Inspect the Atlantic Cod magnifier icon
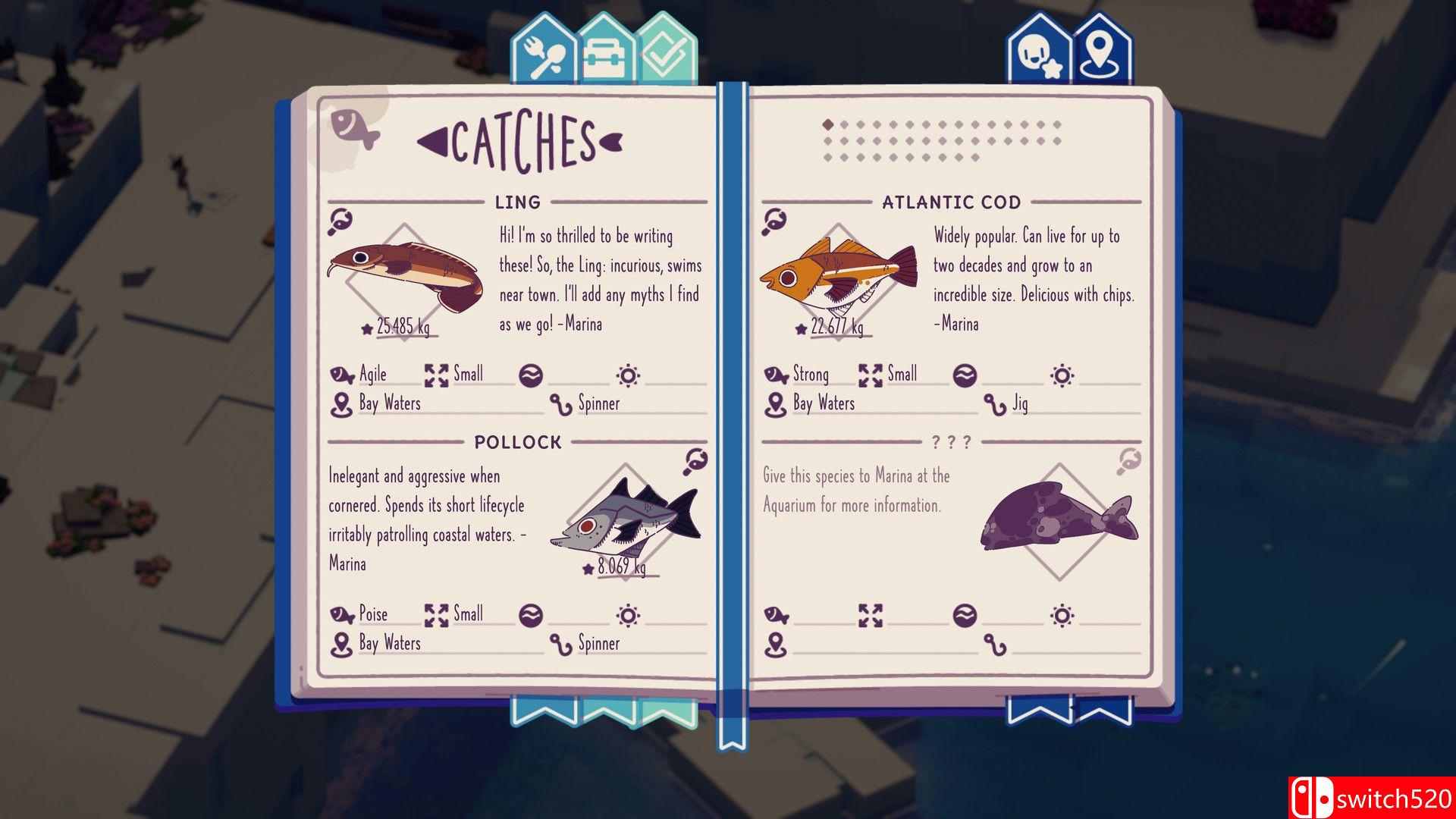Image resolution: width=1456 pixels, height=819 pixels. click(775, 221)
